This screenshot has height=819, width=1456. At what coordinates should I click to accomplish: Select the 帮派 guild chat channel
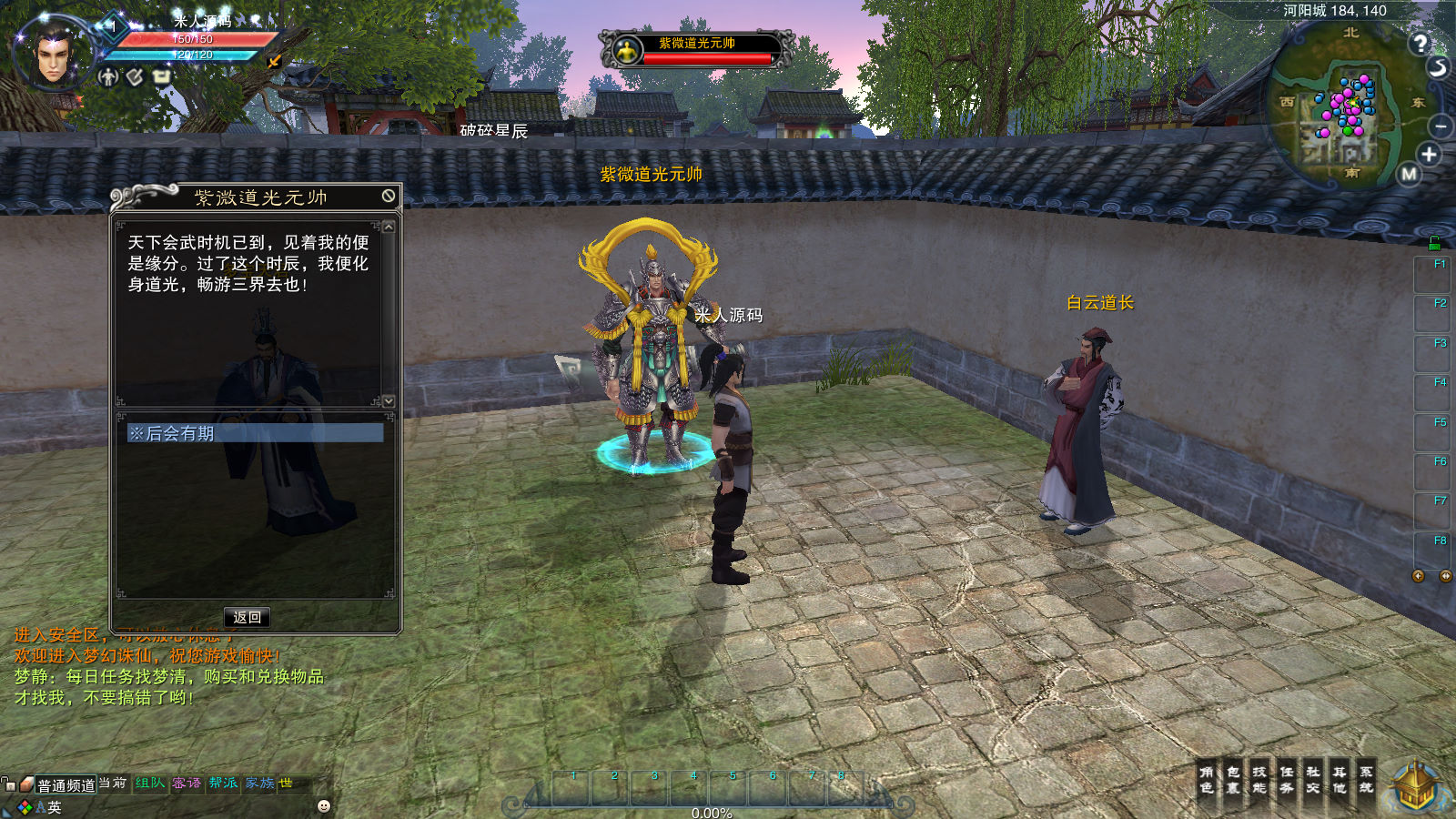(x=223, y=783)
